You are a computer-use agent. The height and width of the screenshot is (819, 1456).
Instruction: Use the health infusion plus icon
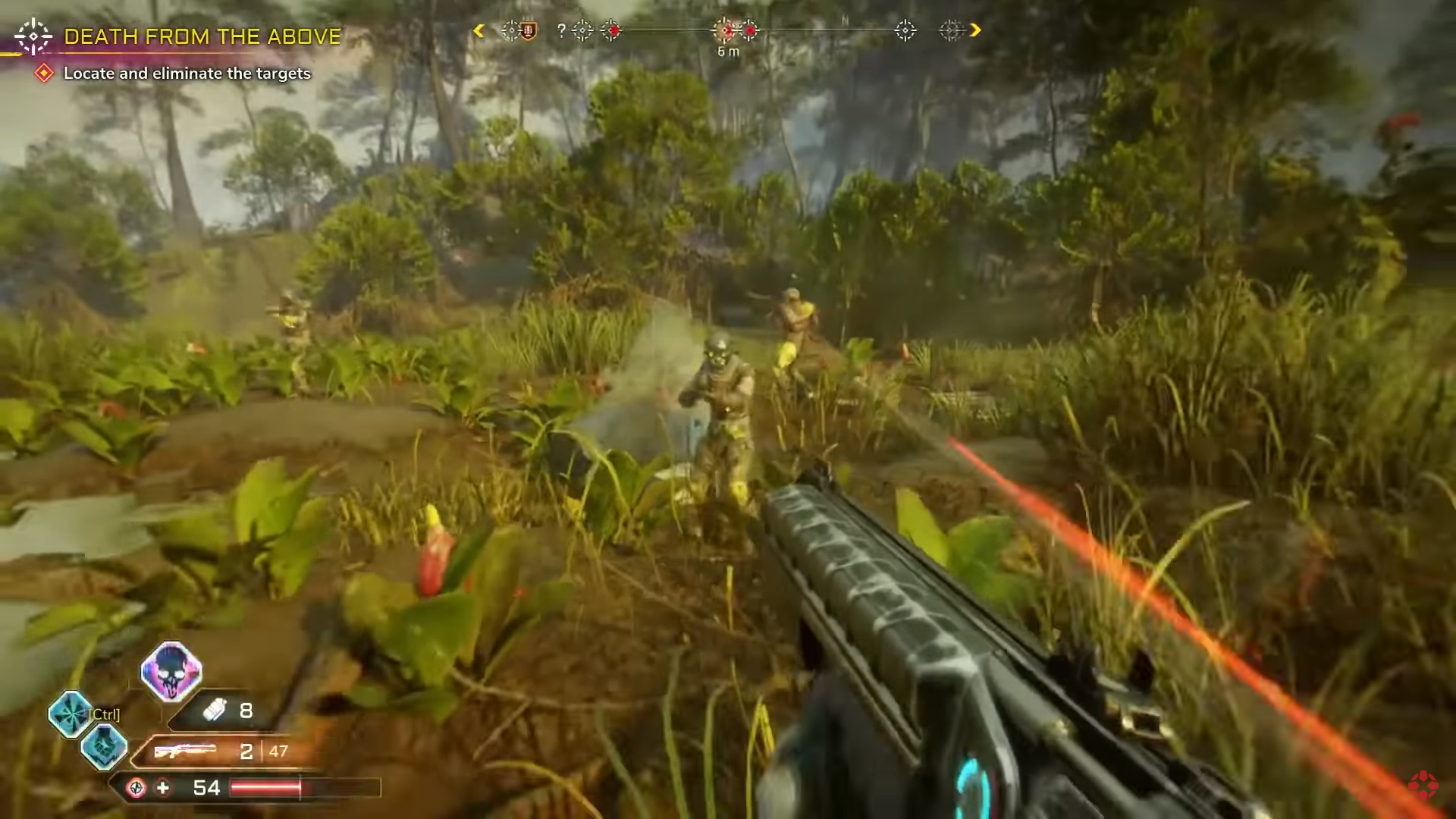point(163,788)
